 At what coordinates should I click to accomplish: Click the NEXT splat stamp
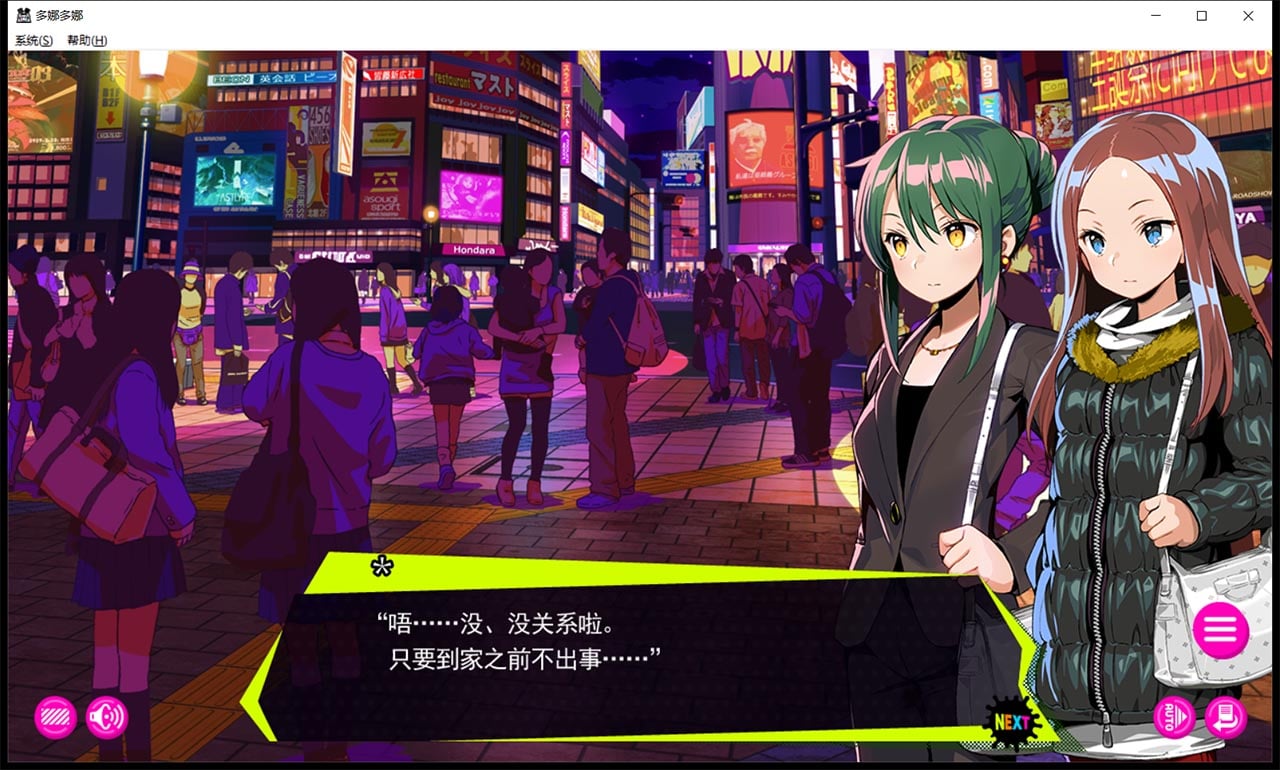tap(1012, 719)
